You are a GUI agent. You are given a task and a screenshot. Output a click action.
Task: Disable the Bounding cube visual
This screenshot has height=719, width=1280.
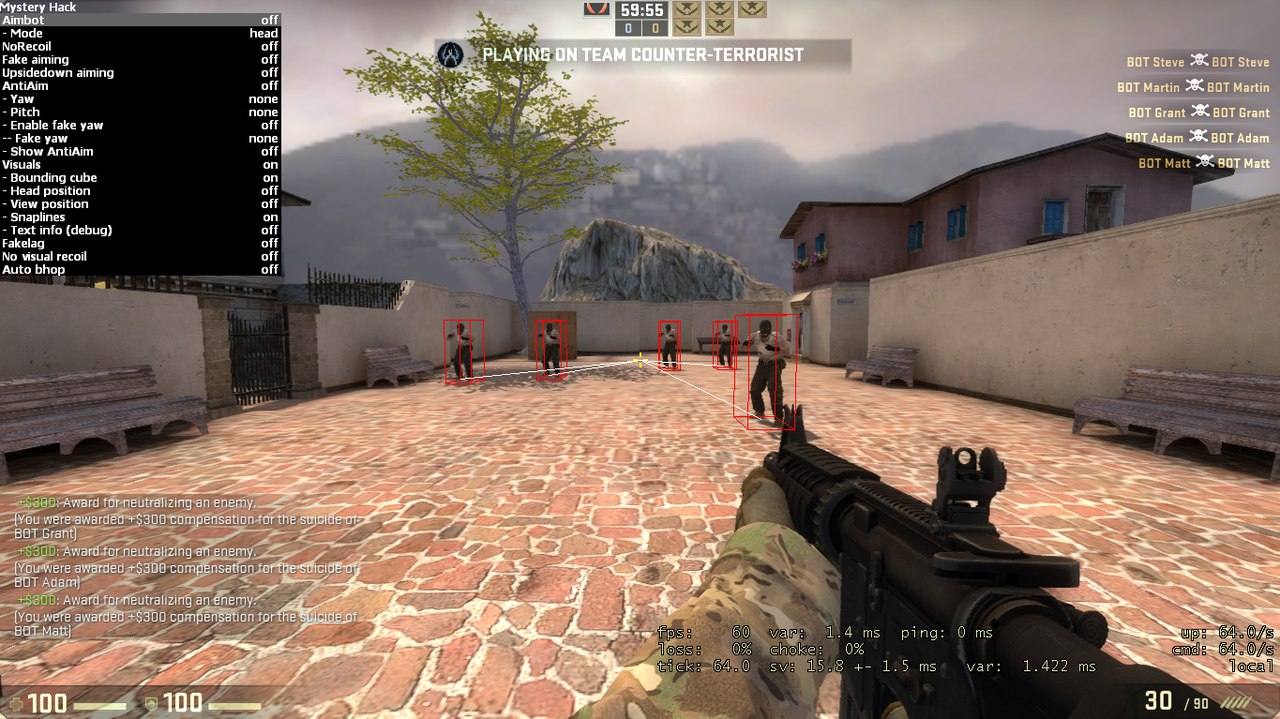pos(140,178)
